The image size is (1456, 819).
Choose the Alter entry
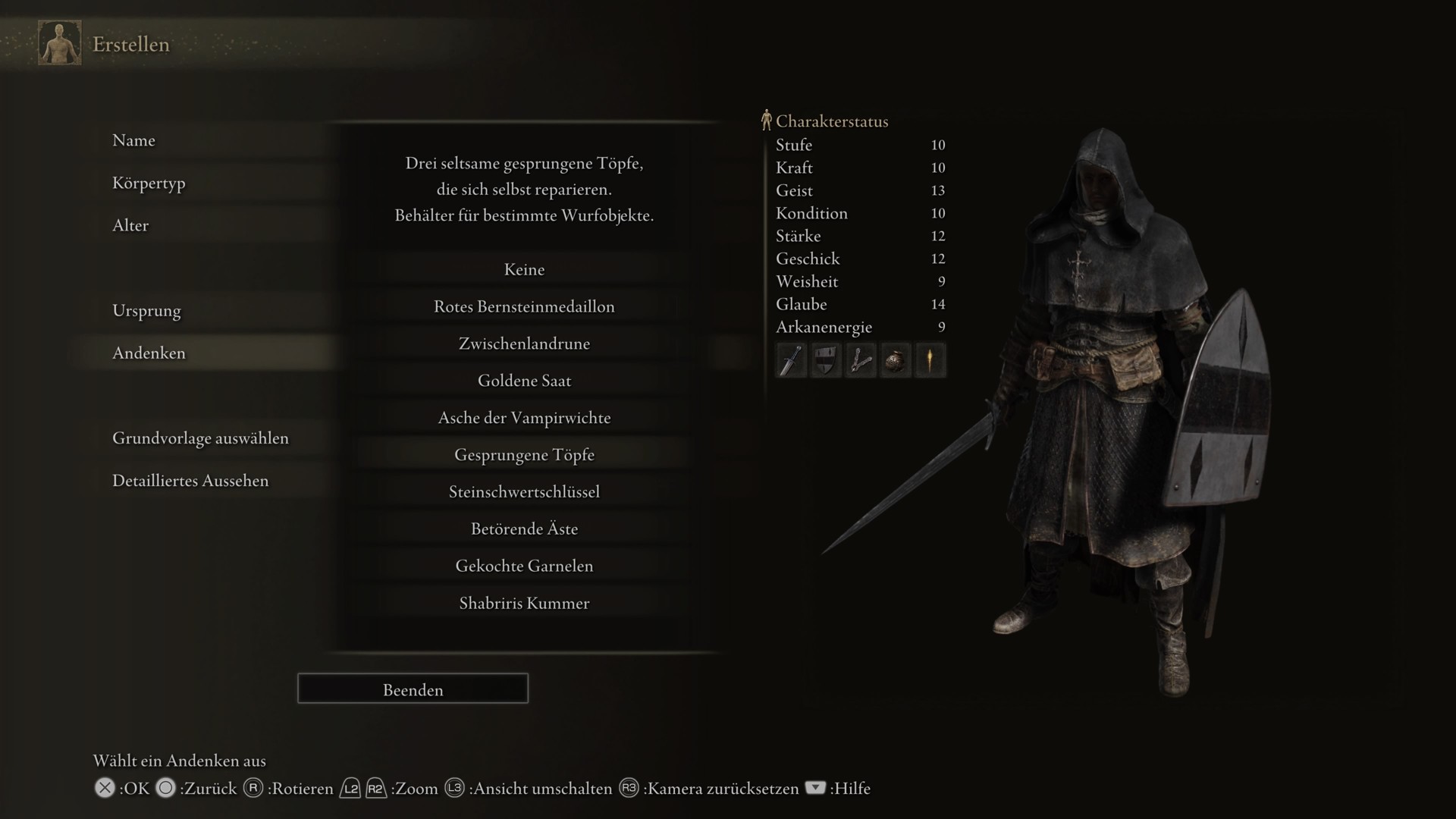point(130,225)
